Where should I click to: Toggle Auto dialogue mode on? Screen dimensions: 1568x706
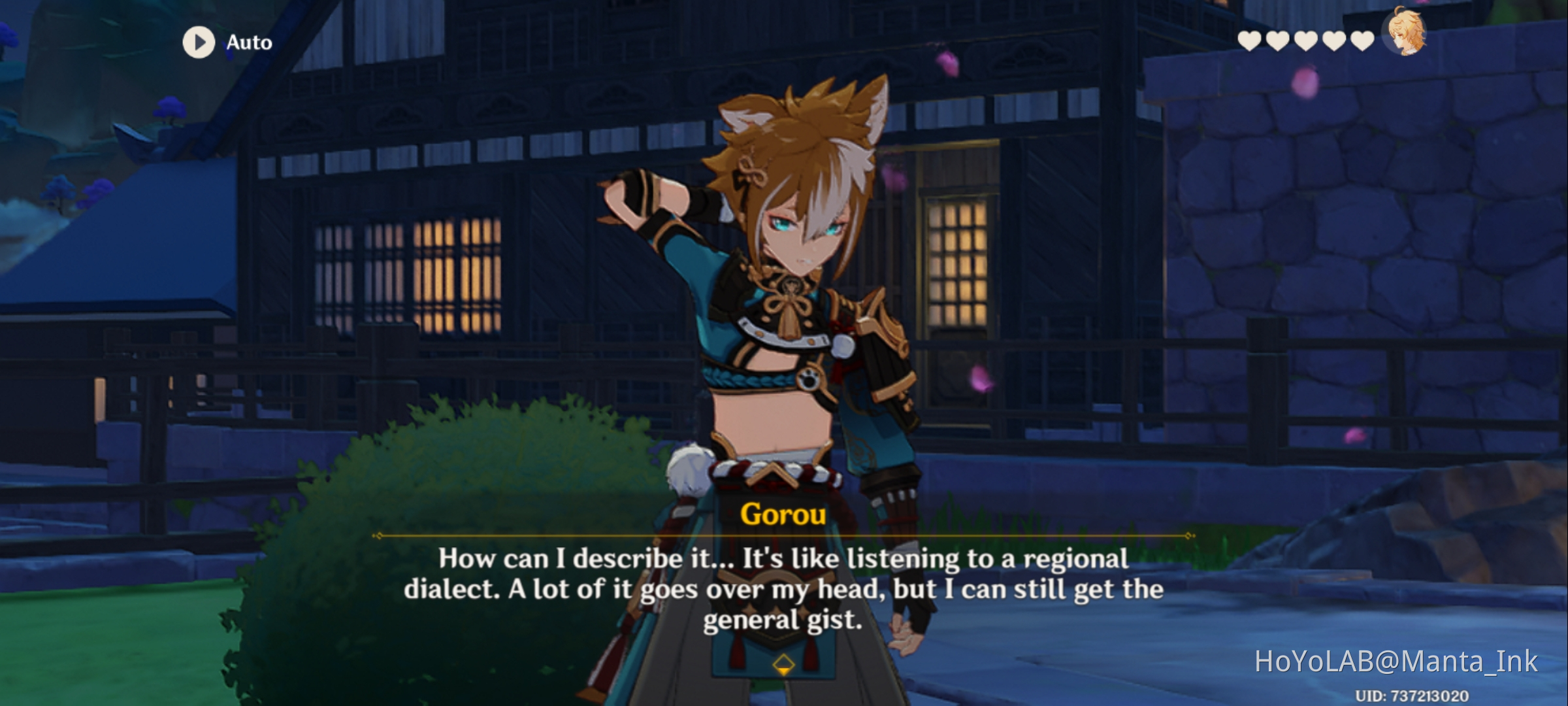pos(199,43)
